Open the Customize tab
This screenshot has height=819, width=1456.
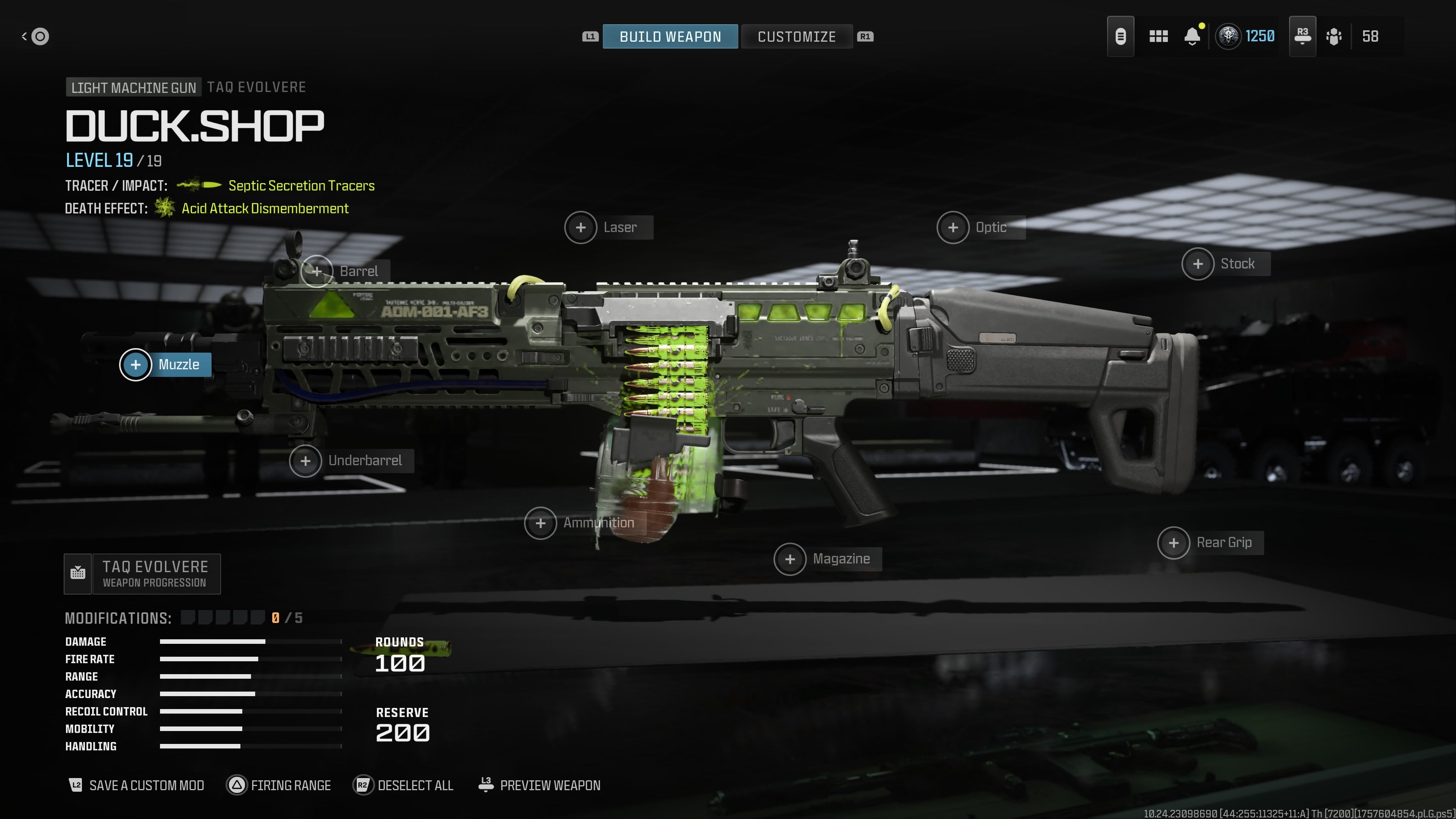point(796,37)
